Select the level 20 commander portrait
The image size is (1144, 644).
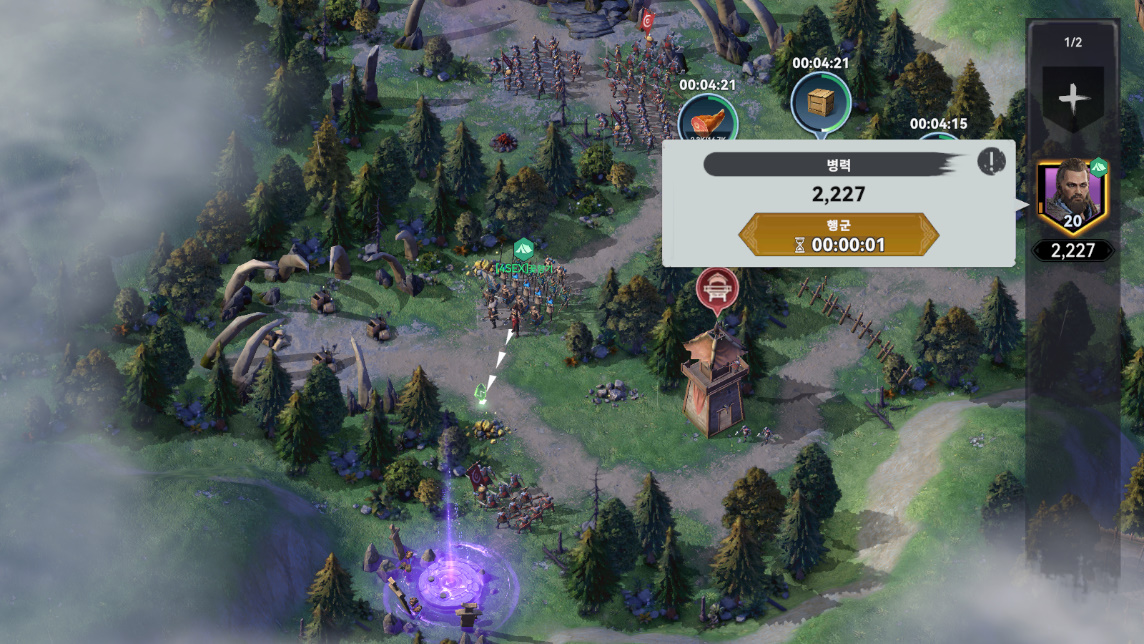click(1073, 195)
